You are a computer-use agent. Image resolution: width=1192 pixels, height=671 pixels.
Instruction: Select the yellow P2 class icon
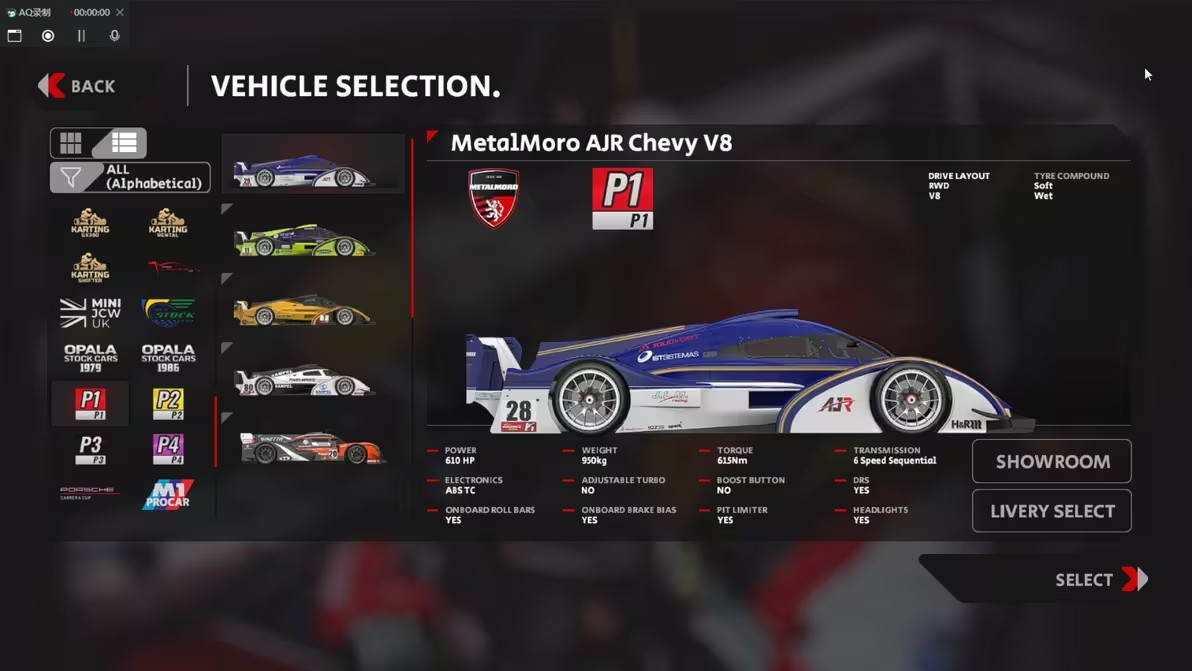(x=168, y=403)
